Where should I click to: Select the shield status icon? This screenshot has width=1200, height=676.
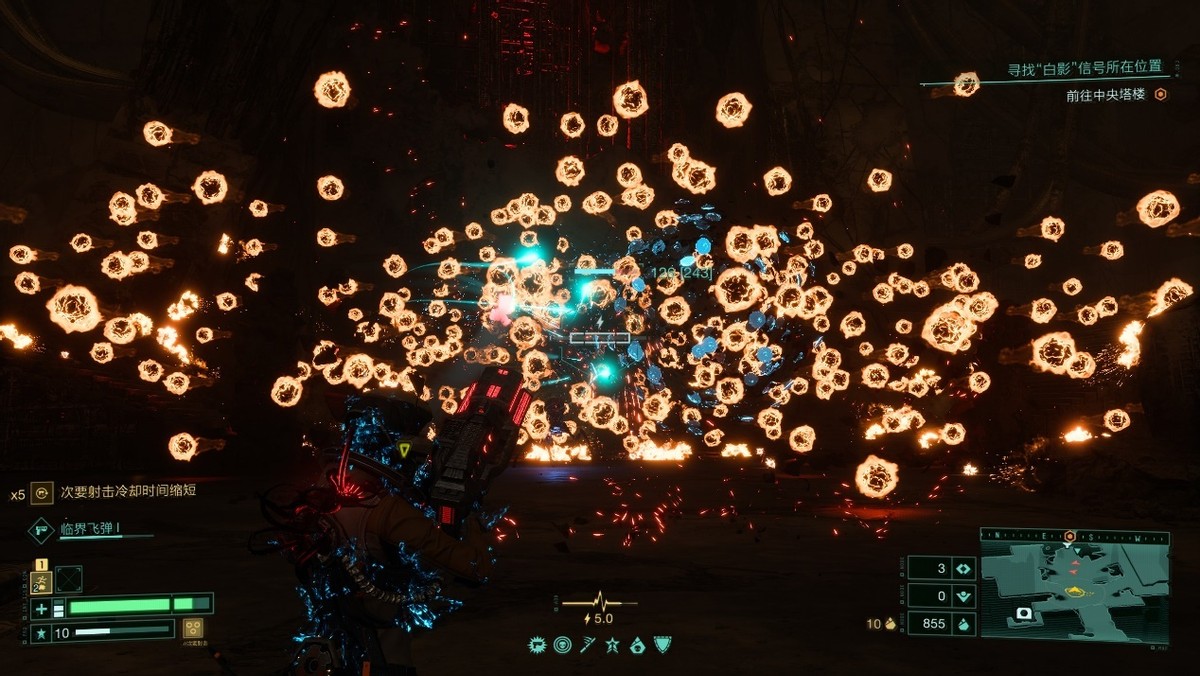click(x=661, y=646)
